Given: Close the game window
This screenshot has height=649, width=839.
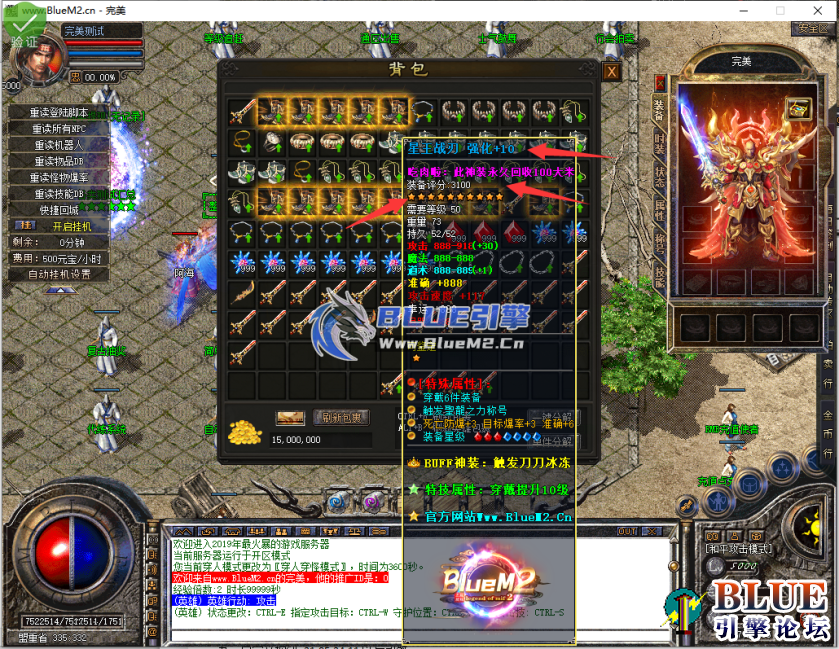Looking at the screenshot, I should (x=814, y=9).
